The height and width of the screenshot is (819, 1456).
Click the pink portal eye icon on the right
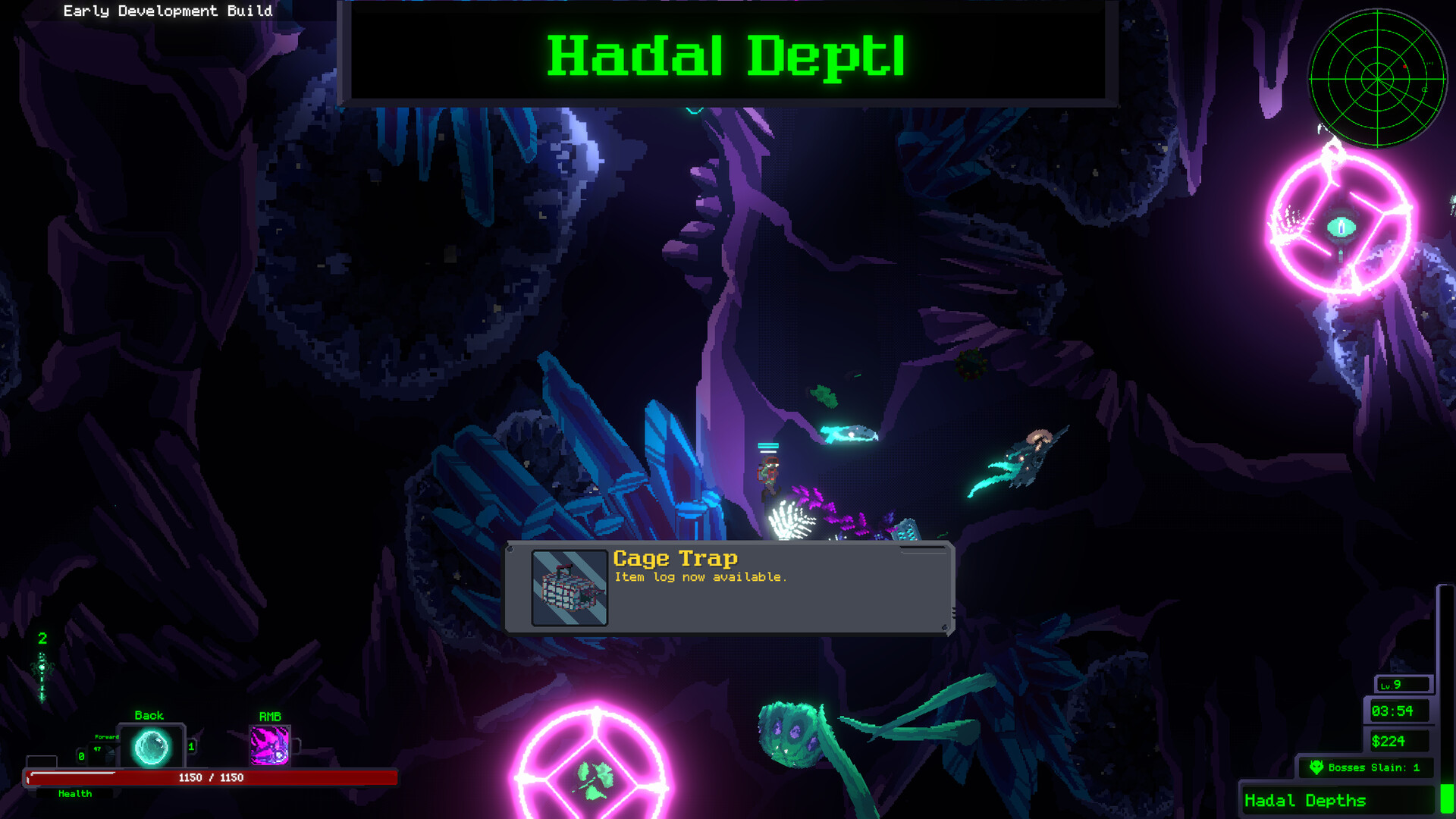click(x=1342, y=225)
